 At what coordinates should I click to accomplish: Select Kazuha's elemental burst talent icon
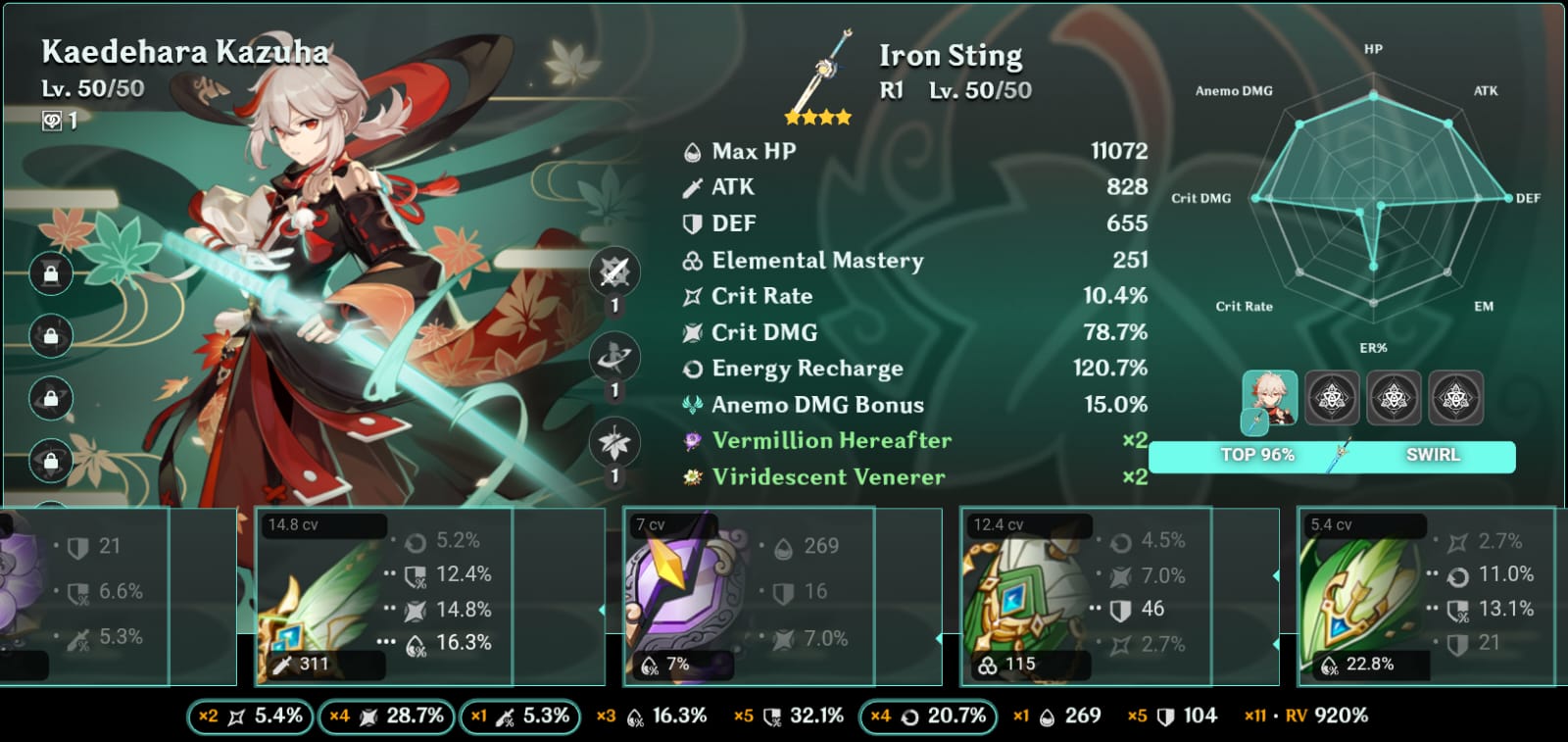pos(614,443)
